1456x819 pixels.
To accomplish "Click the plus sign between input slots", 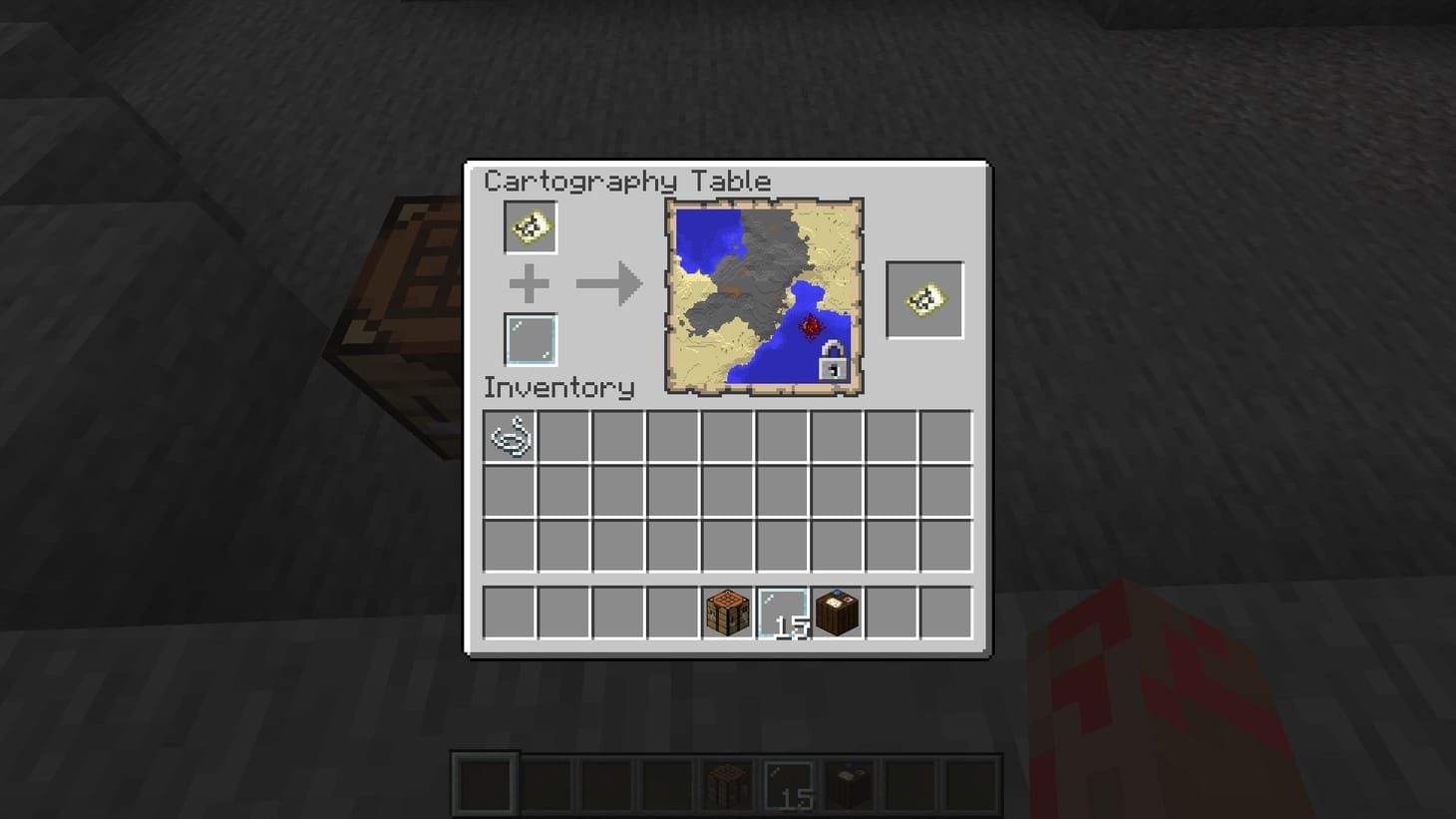I will (530, 282).
